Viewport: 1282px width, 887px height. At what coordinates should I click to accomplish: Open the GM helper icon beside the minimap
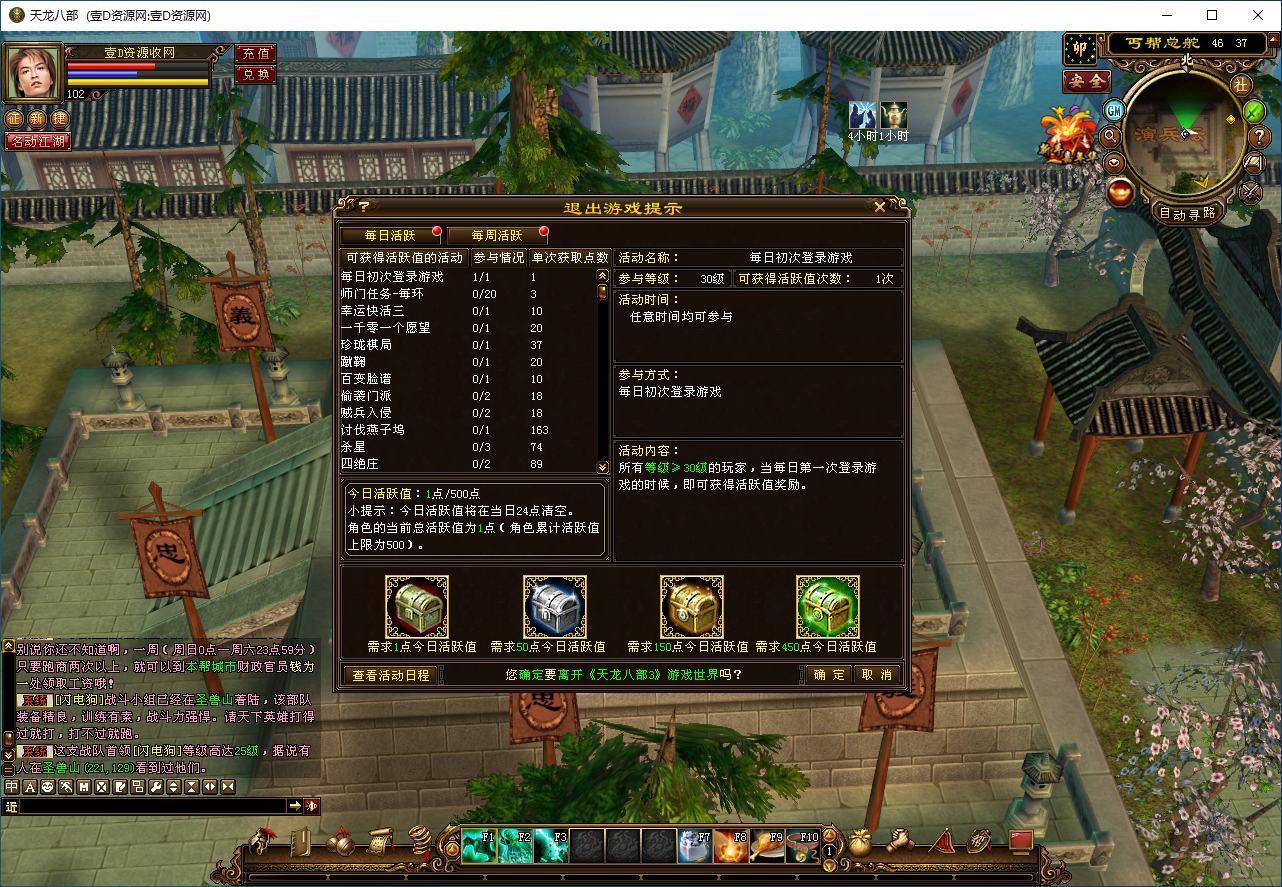(x=1113, y=111)
